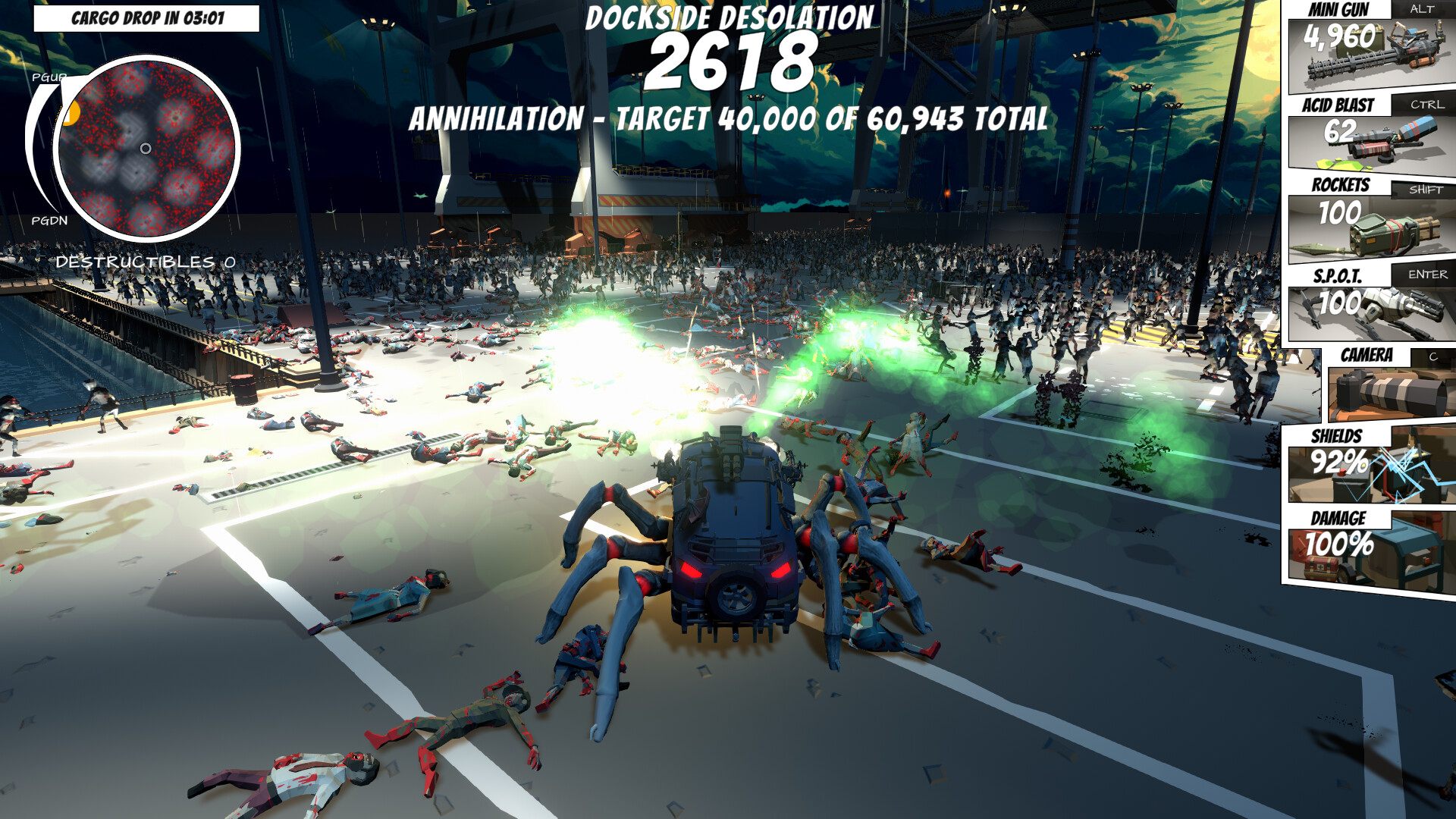The image size is (1456, 819).
Task: Collapse the minimap with PGDN
Action: [49, 222]
